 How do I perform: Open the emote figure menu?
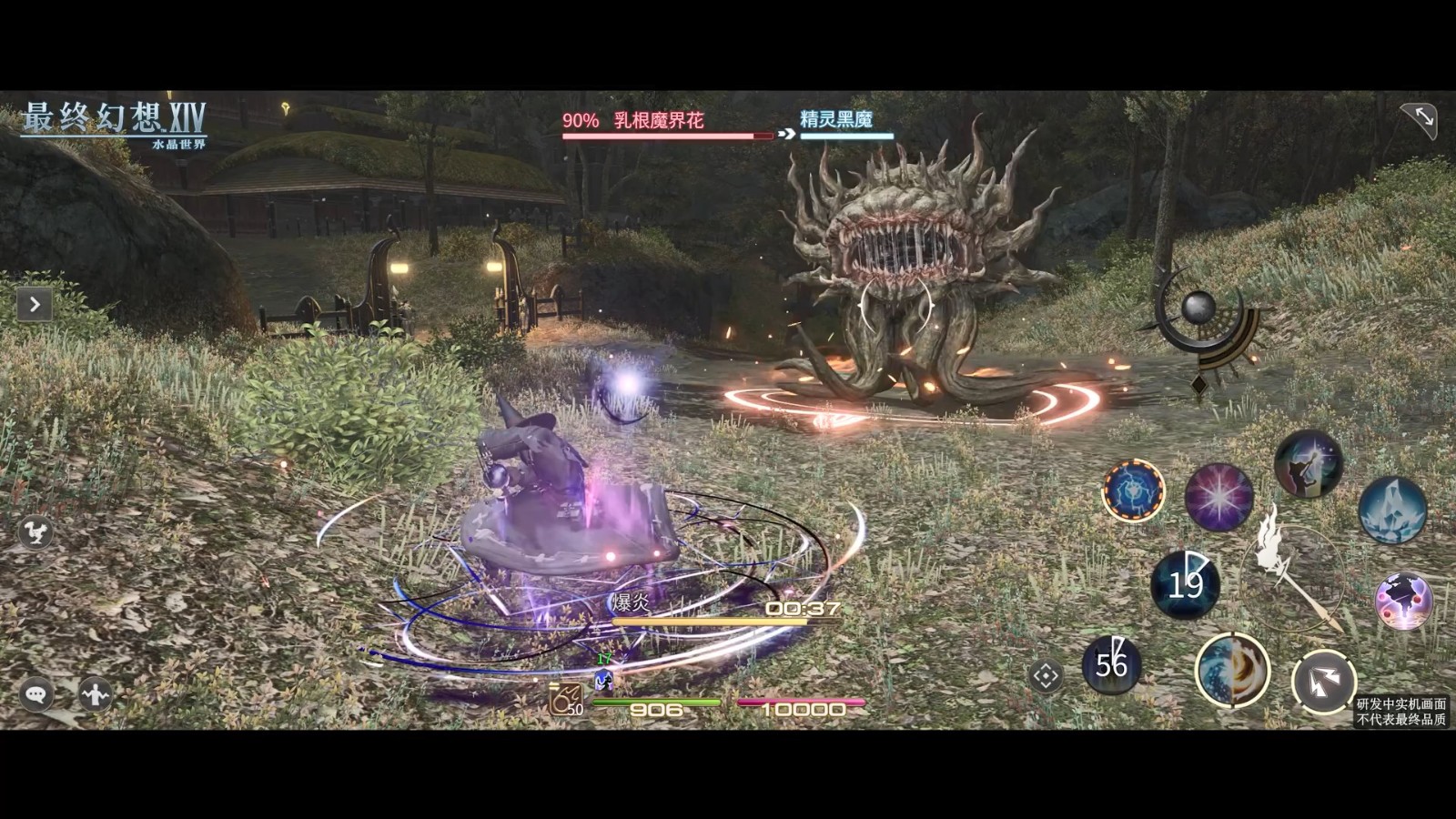click(95, 695)
